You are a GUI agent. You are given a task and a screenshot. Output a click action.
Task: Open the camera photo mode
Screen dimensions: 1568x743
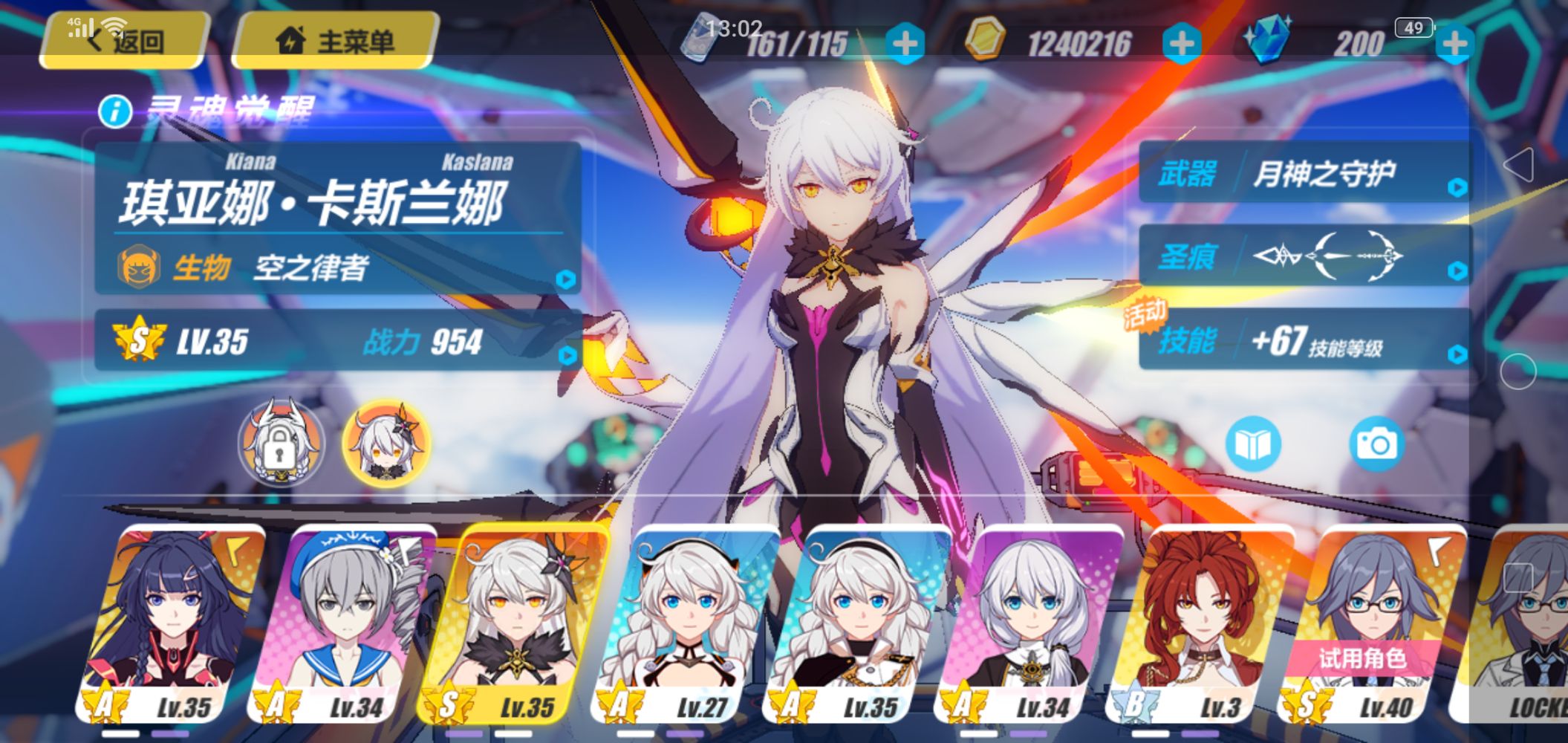click(1376, 444)
